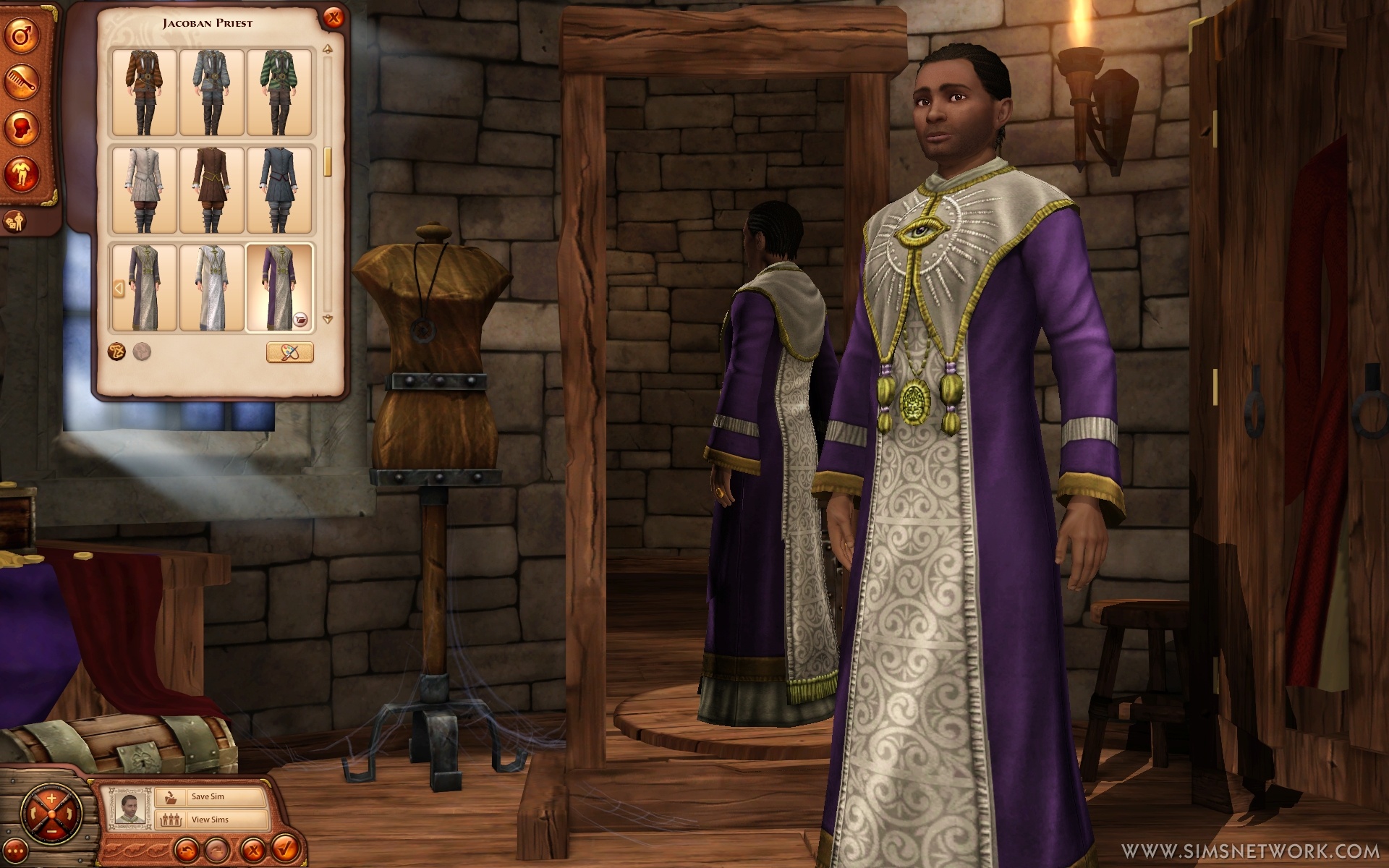Open the gender and basics category
Image resolution: width=1389 pixels, height=868 pixels.
(22, 37)
